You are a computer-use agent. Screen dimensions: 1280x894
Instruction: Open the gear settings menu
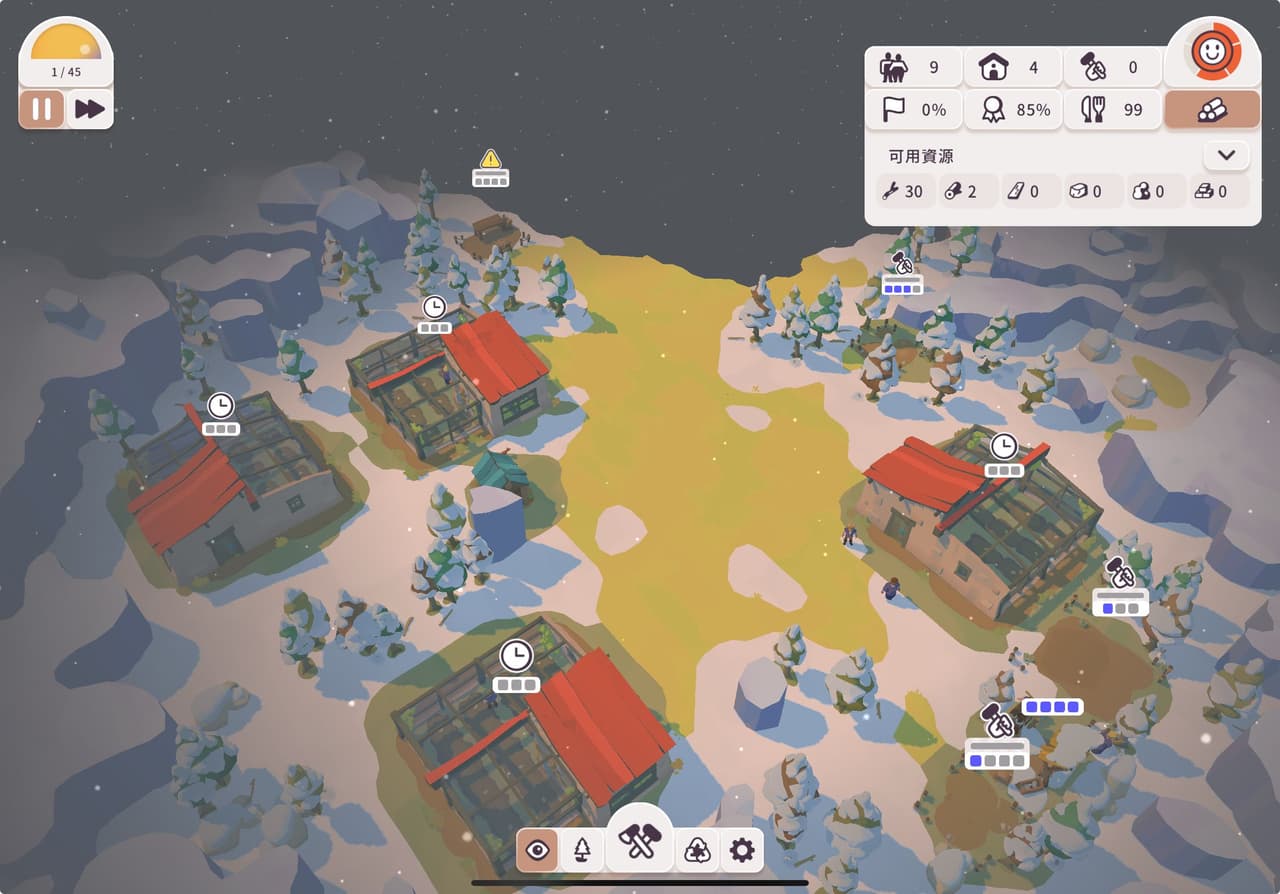point(741,850)
